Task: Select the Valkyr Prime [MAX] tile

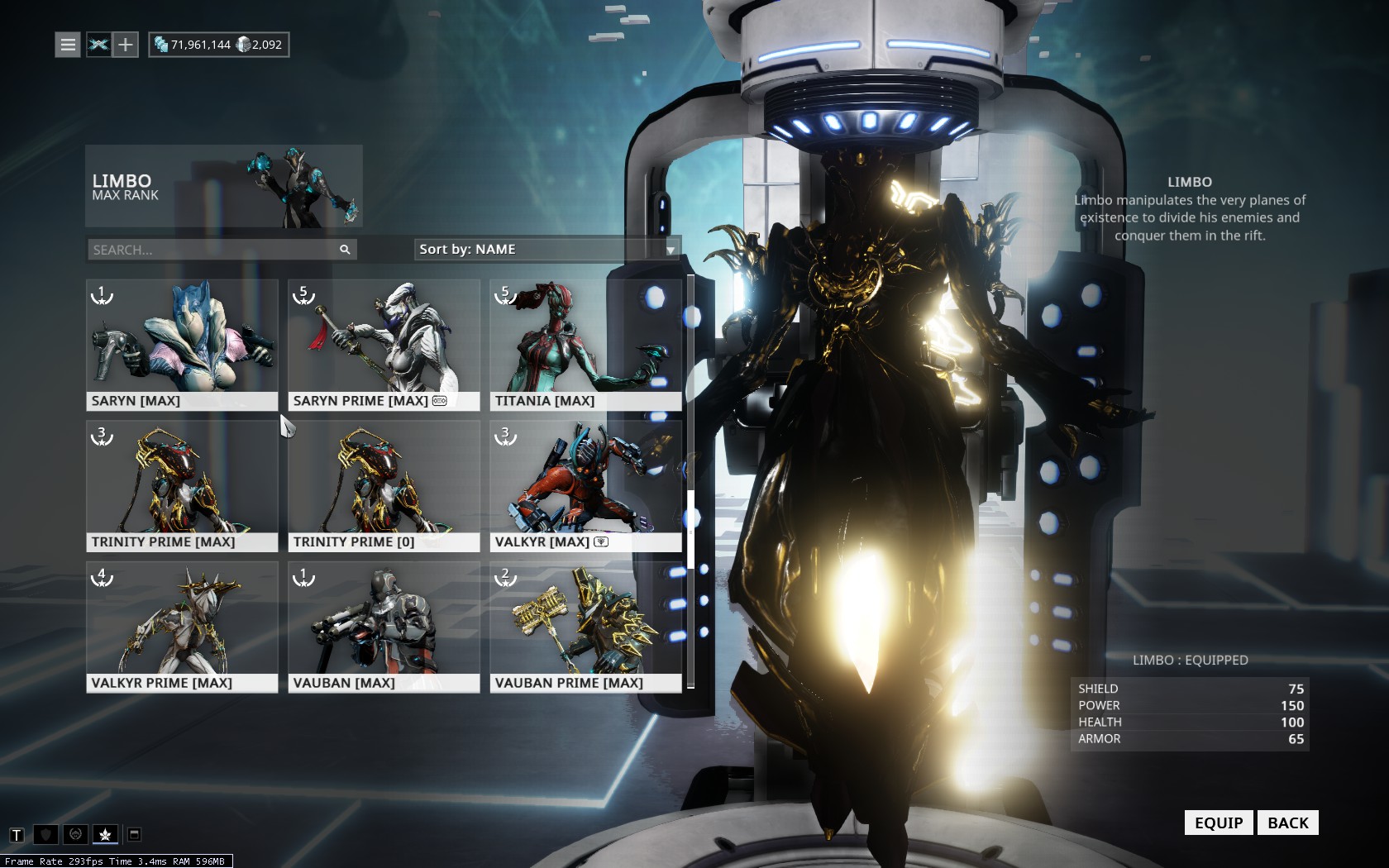Action: pos(182,627)
